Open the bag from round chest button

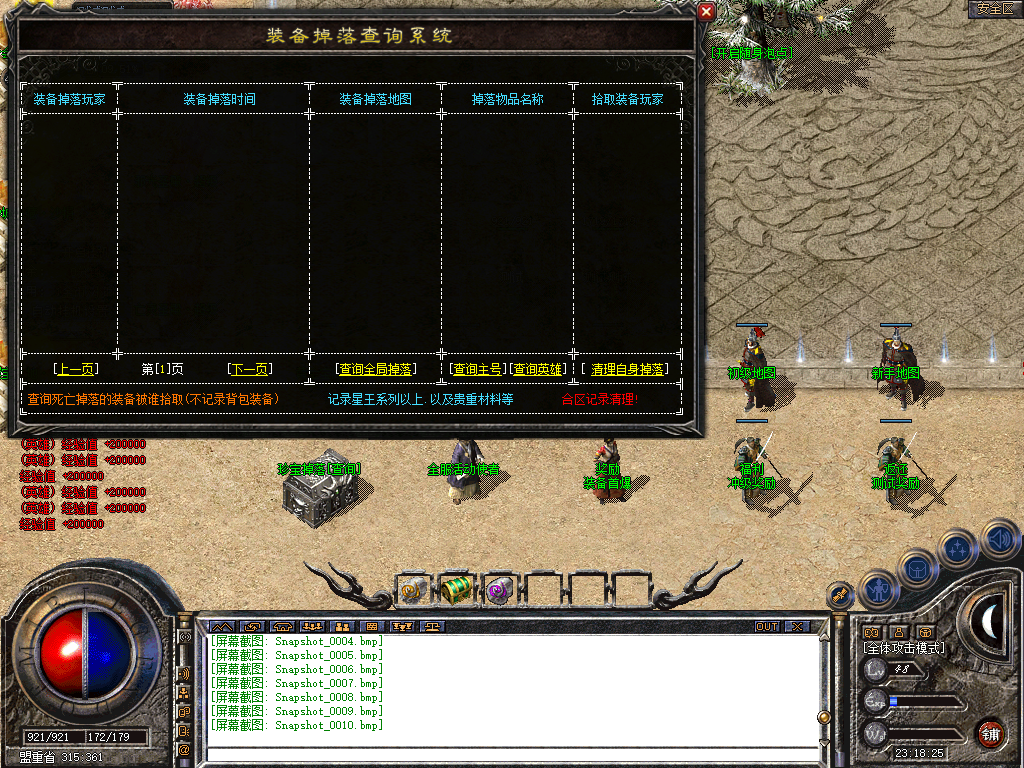(918, 568)
